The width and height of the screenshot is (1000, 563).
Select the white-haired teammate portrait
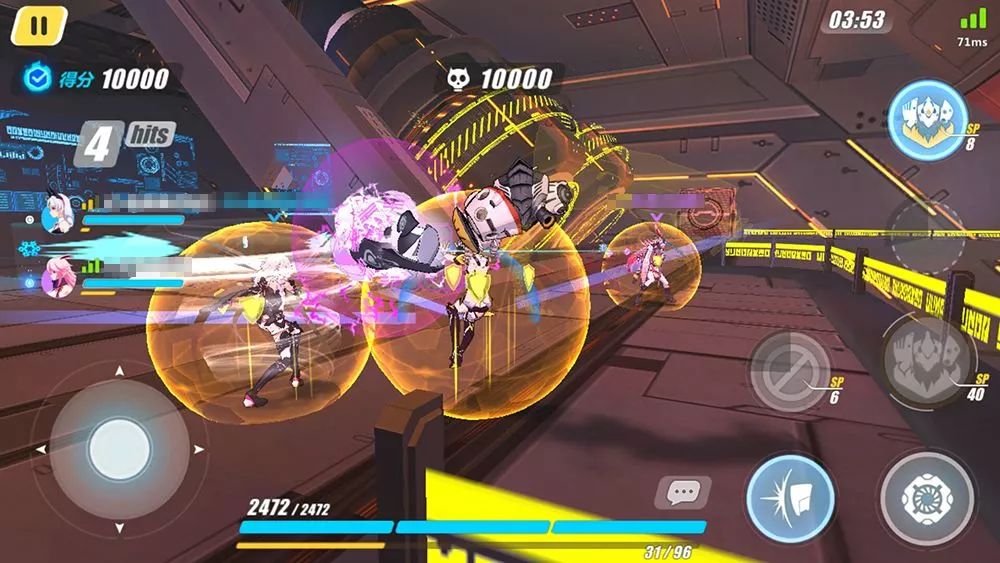(x=58, y=212)
